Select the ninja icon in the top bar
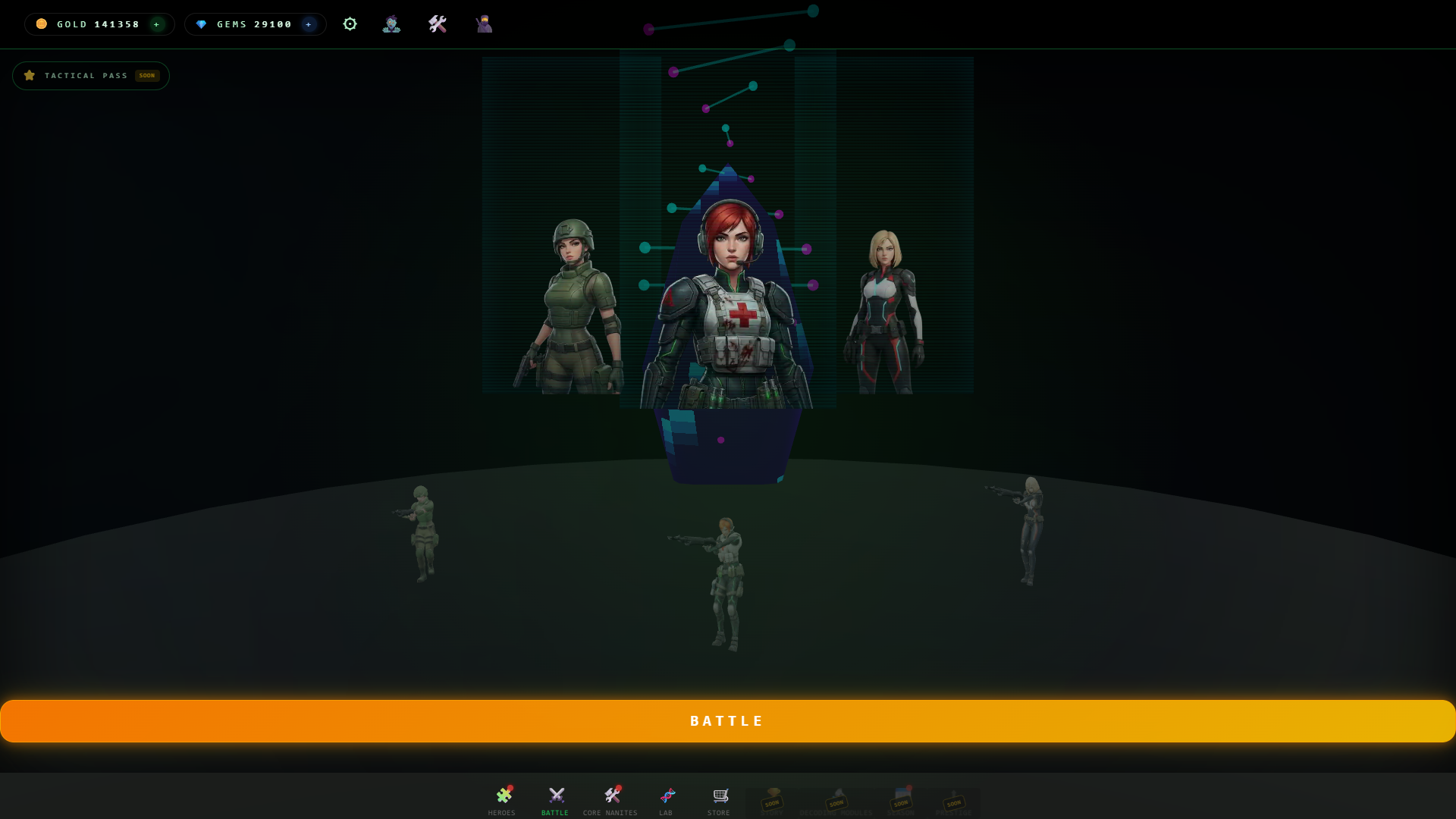 (x=483, y=24)
